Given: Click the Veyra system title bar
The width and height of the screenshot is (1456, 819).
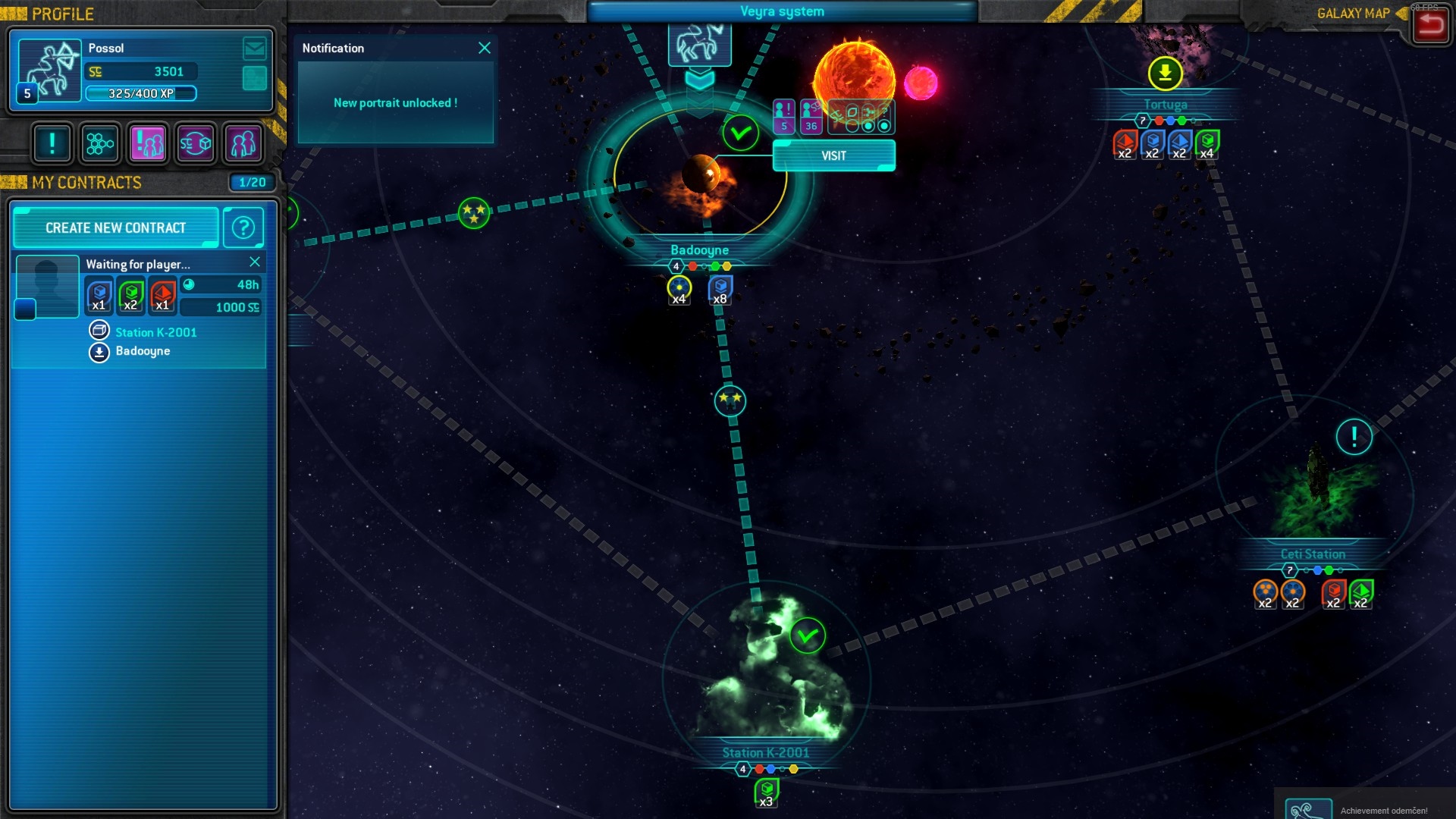Looking at the screenshot, I should 783,11.
